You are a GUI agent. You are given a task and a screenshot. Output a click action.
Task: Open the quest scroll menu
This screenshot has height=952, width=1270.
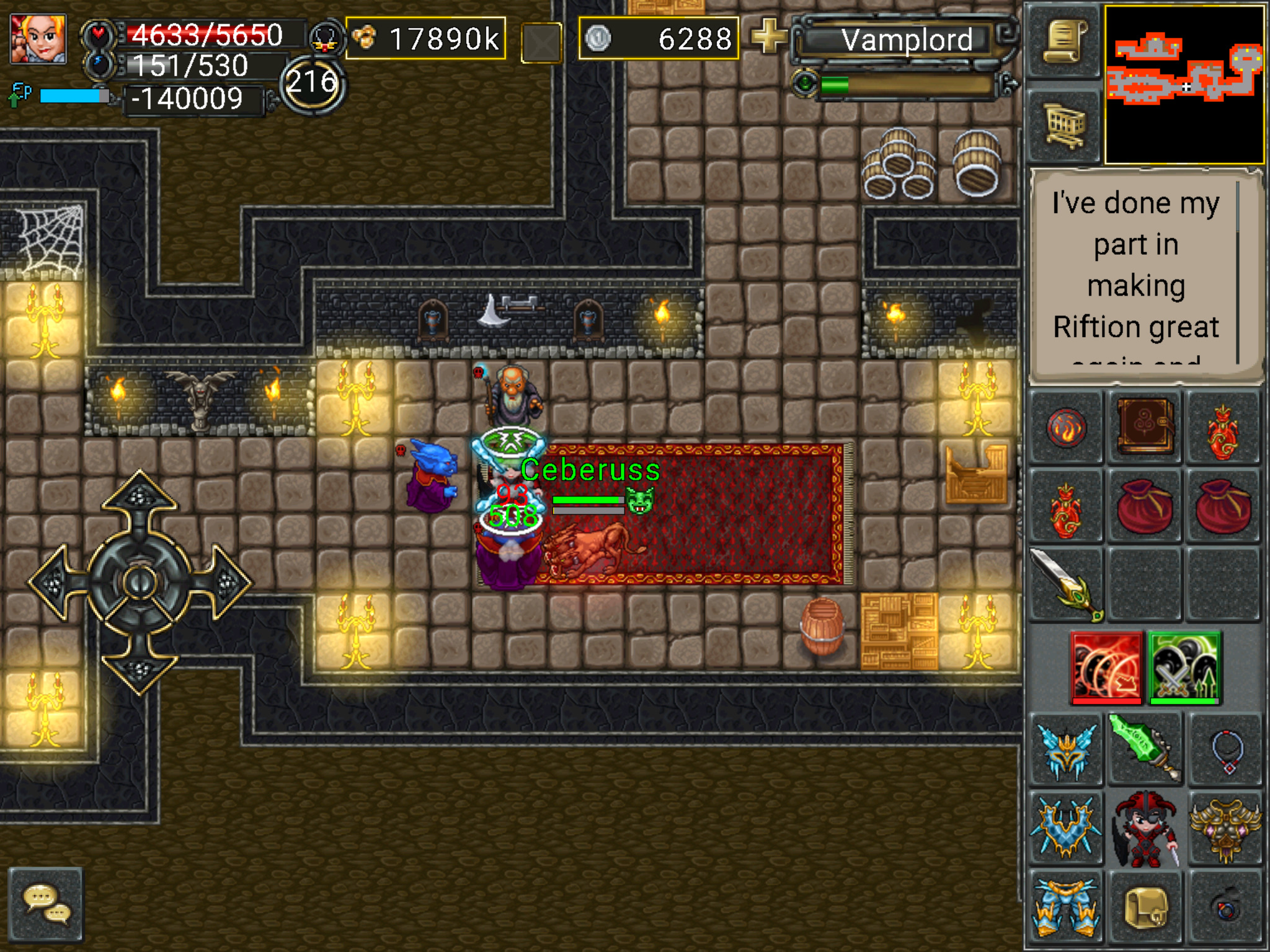coord(1064,41)
